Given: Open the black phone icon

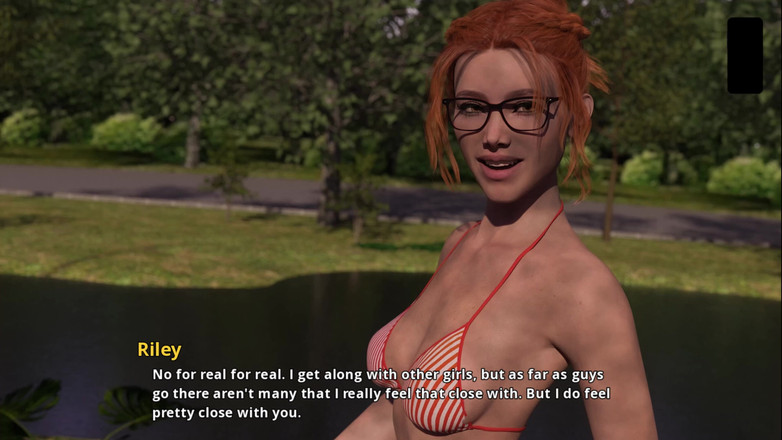Looking at the screenshot, I should (x=744, y=55).
